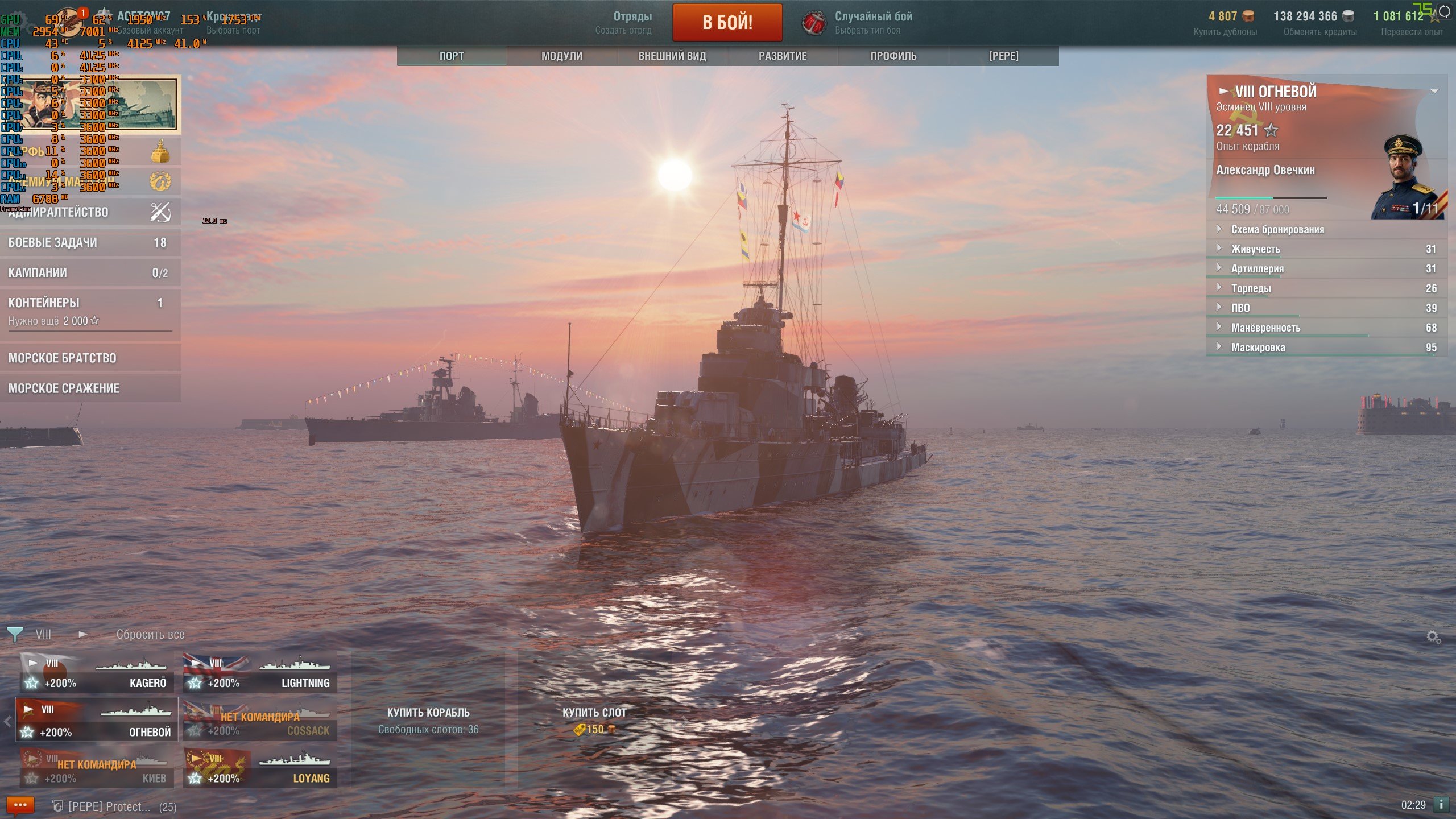The width and height of the screenshot is (1456, 819).
Task: Open the ВНЕШНИЙ ВИД tab
Action: pyautogui.click(x=672, y=56)
